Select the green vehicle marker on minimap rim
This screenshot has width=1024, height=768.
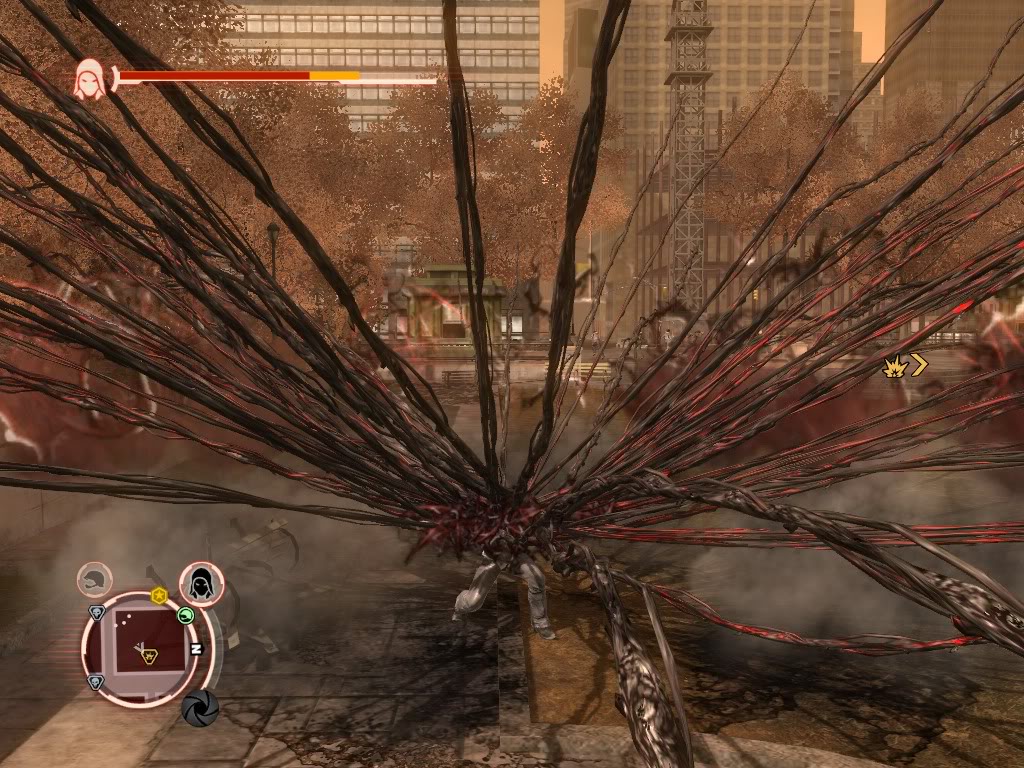185,615
